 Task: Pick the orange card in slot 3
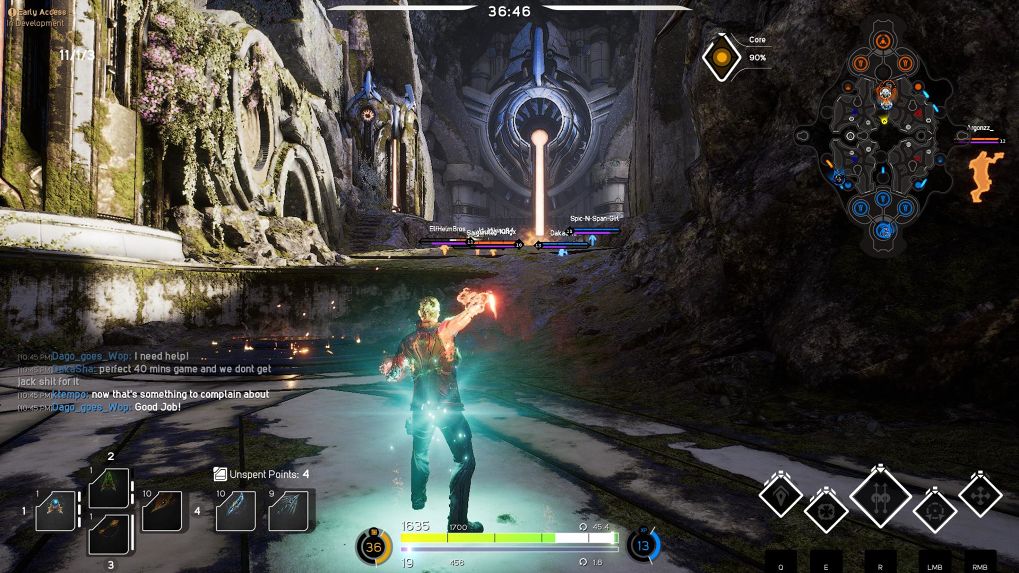click(x=109, y=534)
